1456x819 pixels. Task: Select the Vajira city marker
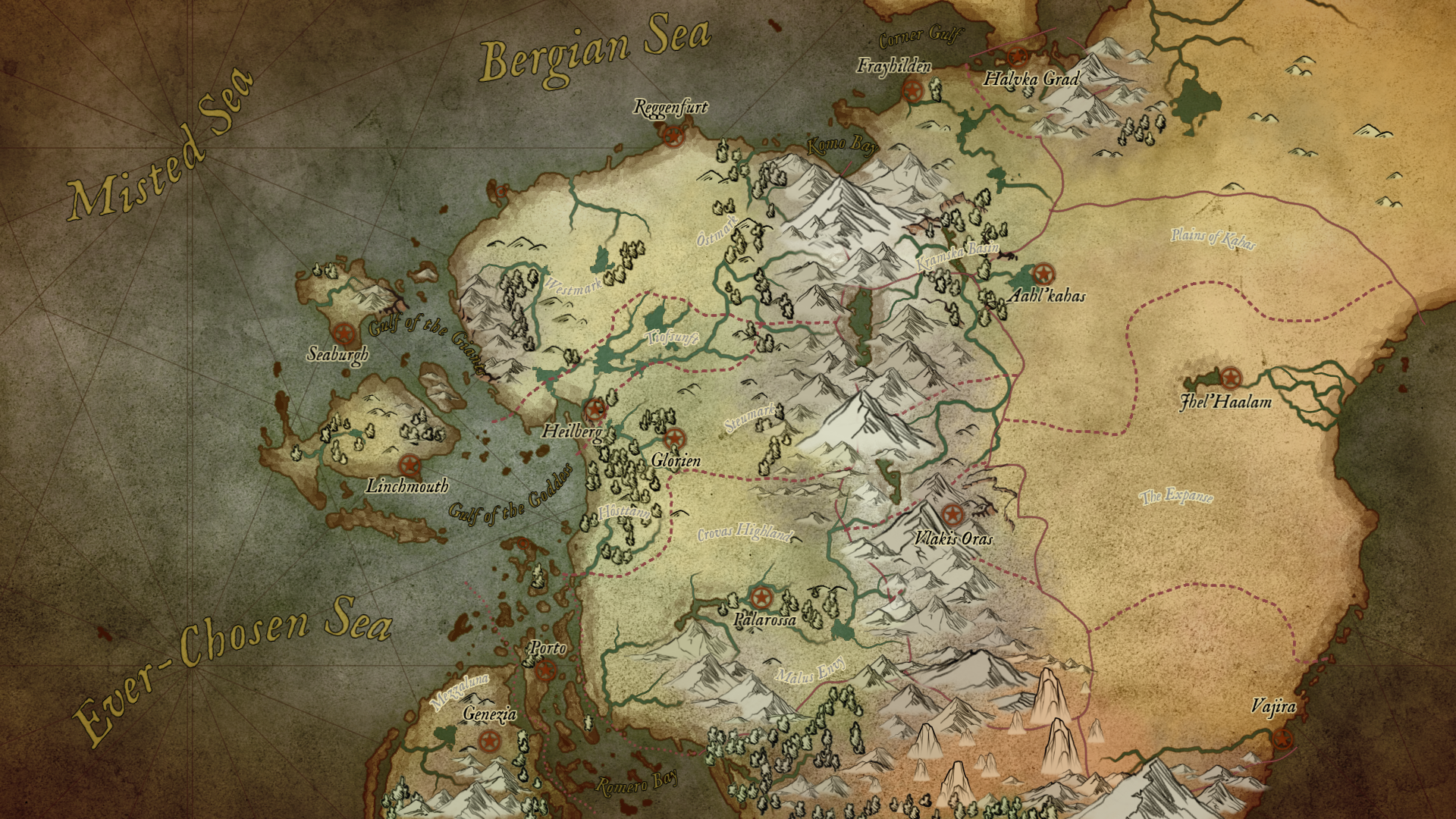click(1283, 737)
